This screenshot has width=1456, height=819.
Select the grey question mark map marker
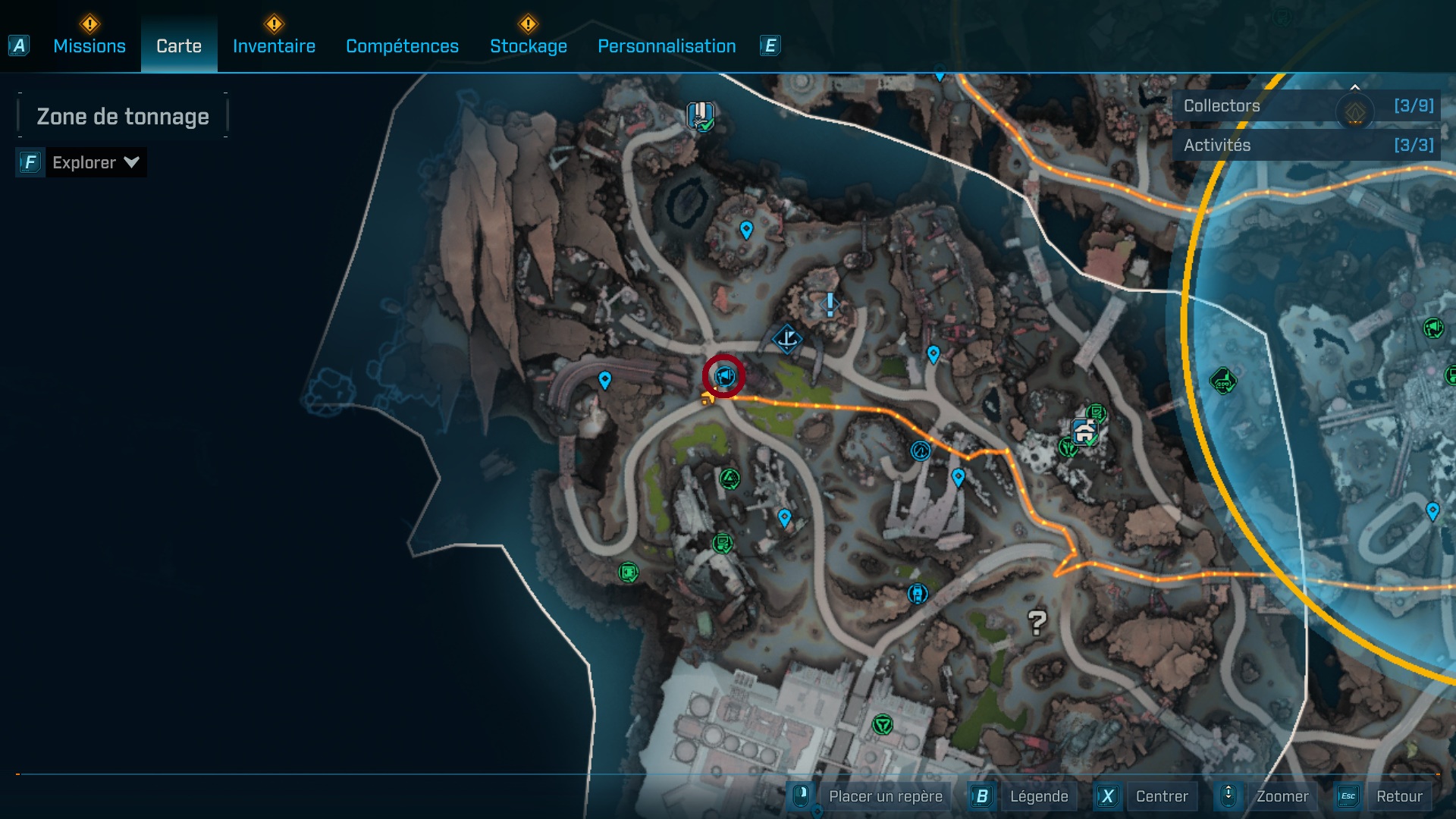click(x=1037, y=623)
